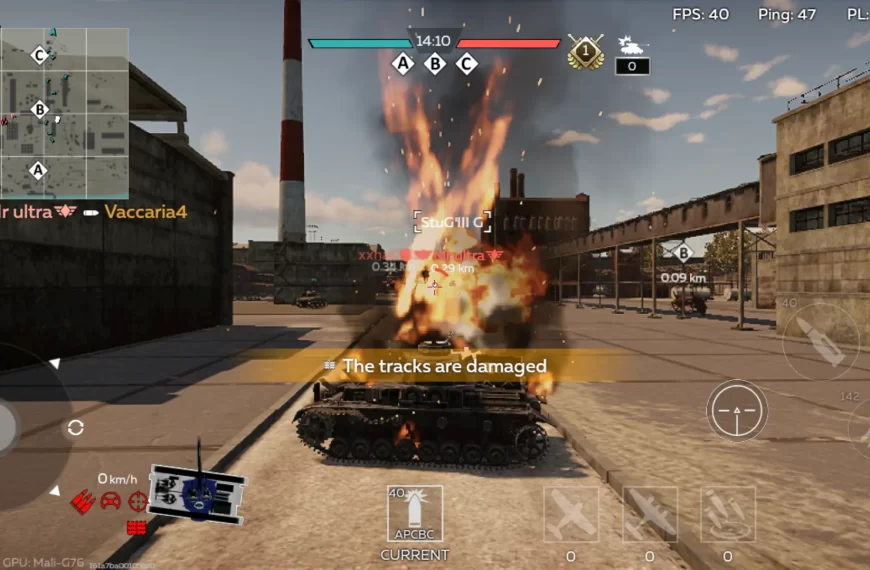Tap the sniper scope aim button
Screen dimensions: 870x570
pos(737,411)
